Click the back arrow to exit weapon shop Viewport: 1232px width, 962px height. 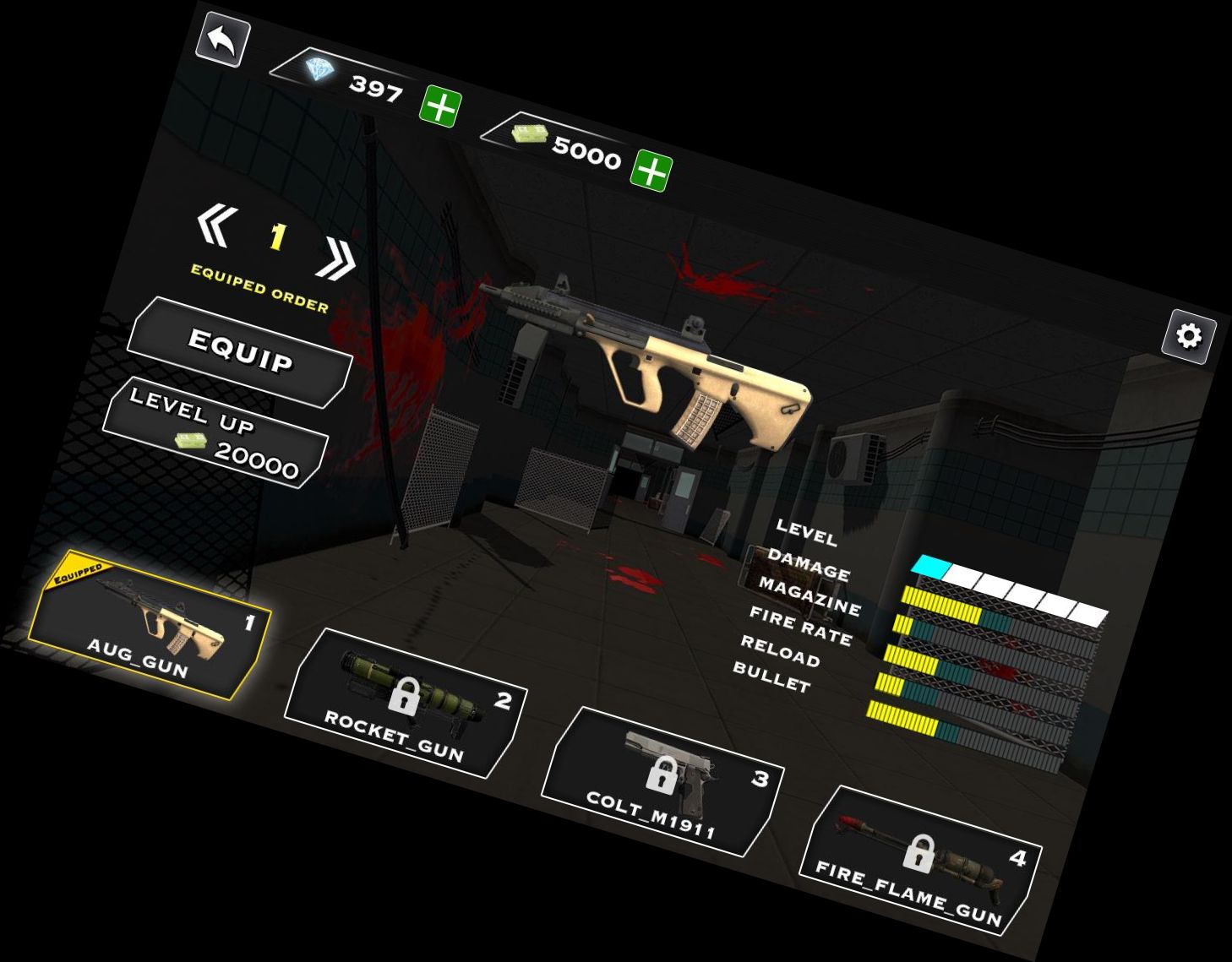click(x=222, y=38)
